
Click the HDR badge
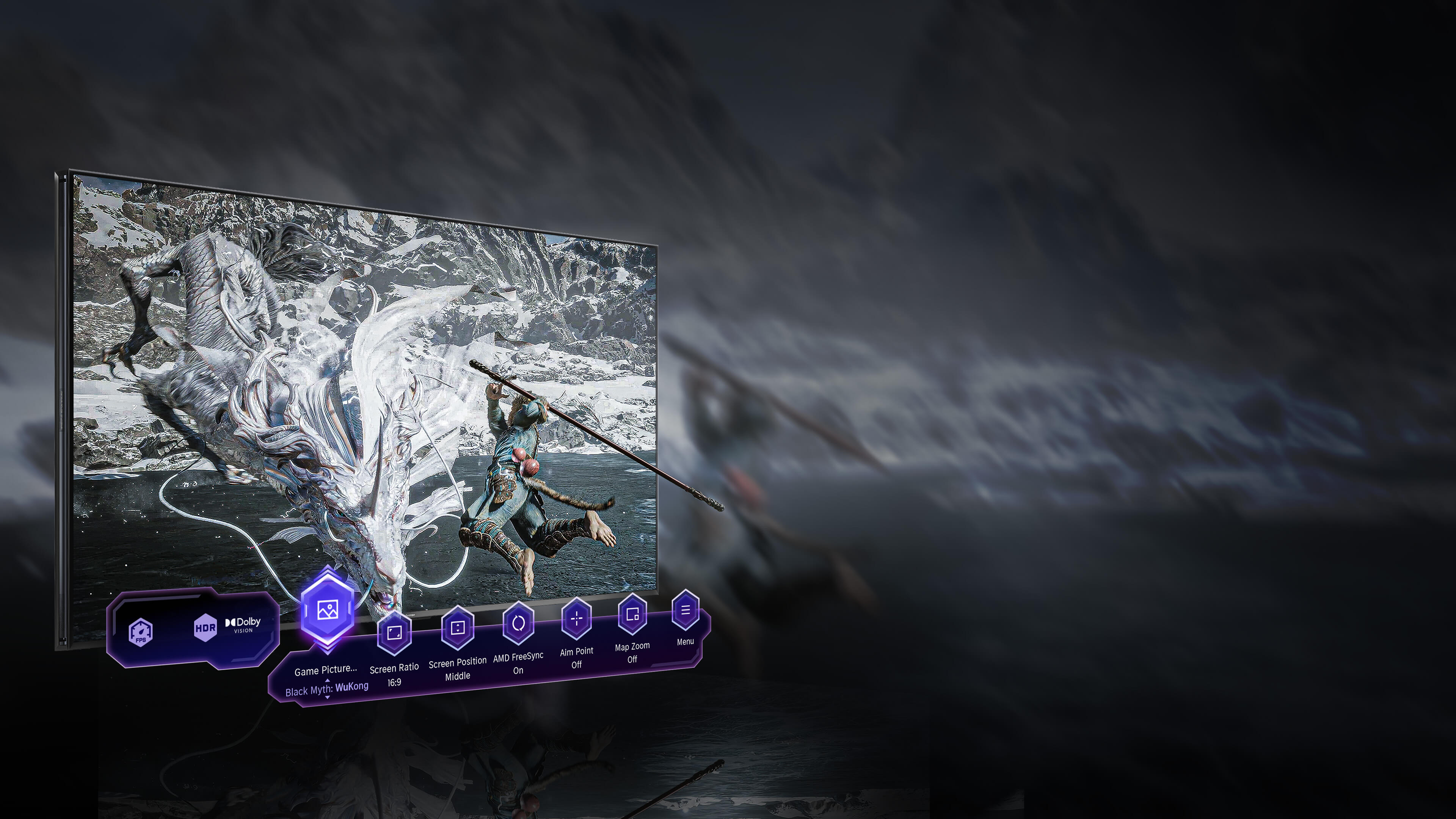coord(205,628)
